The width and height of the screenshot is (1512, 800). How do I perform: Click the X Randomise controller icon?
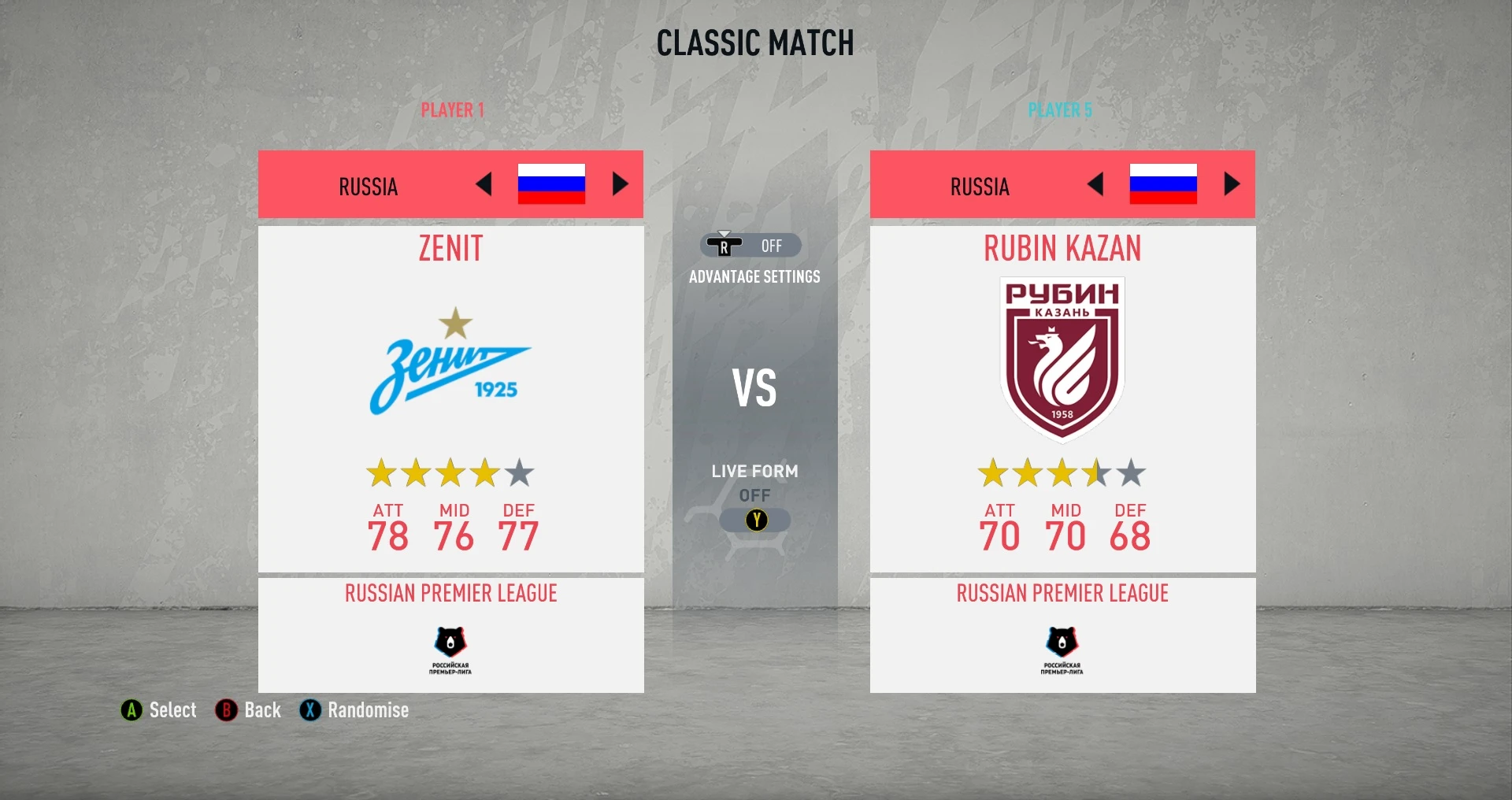[309, 710]
